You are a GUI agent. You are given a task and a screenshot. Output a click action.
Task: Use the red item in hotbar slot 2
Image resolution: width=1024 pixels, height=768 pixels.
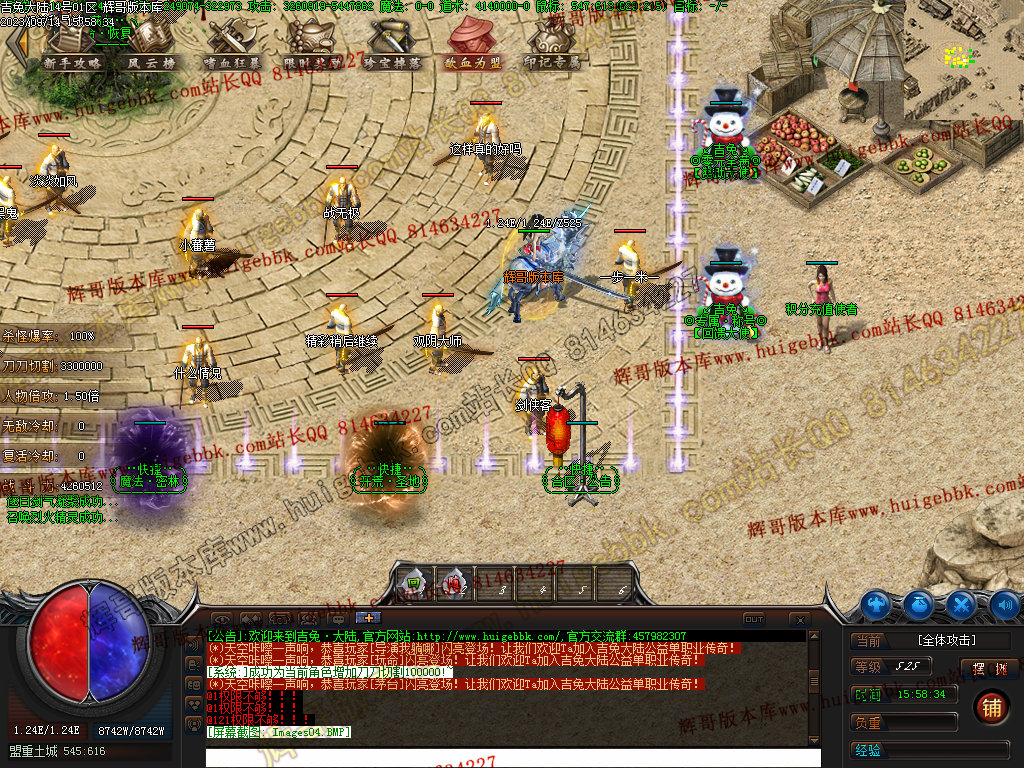click(454, 581)
